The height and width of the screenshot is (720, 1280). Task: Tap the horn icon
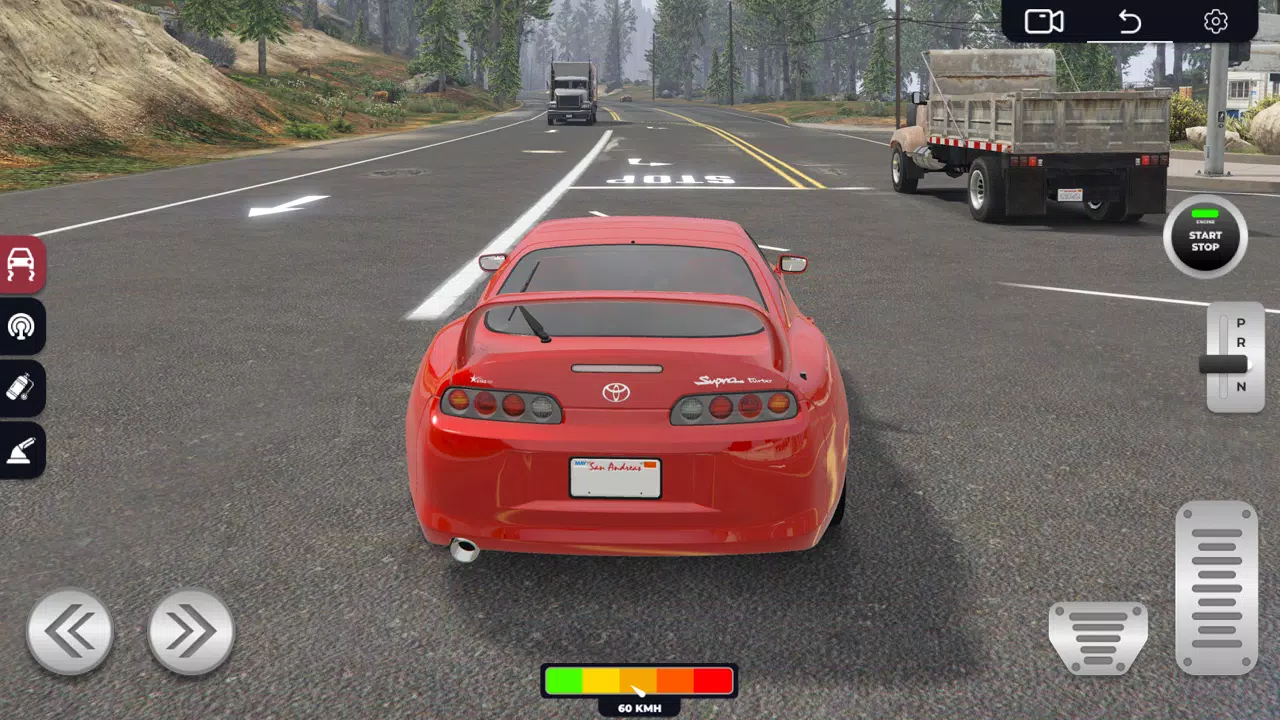click(21, 327)
